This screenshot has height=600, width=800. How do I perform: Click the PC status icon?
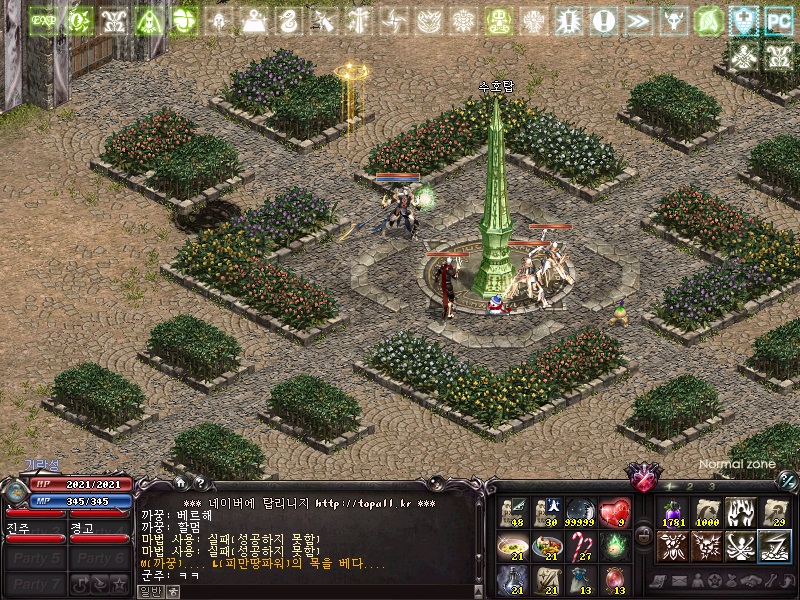click(778, 20)
